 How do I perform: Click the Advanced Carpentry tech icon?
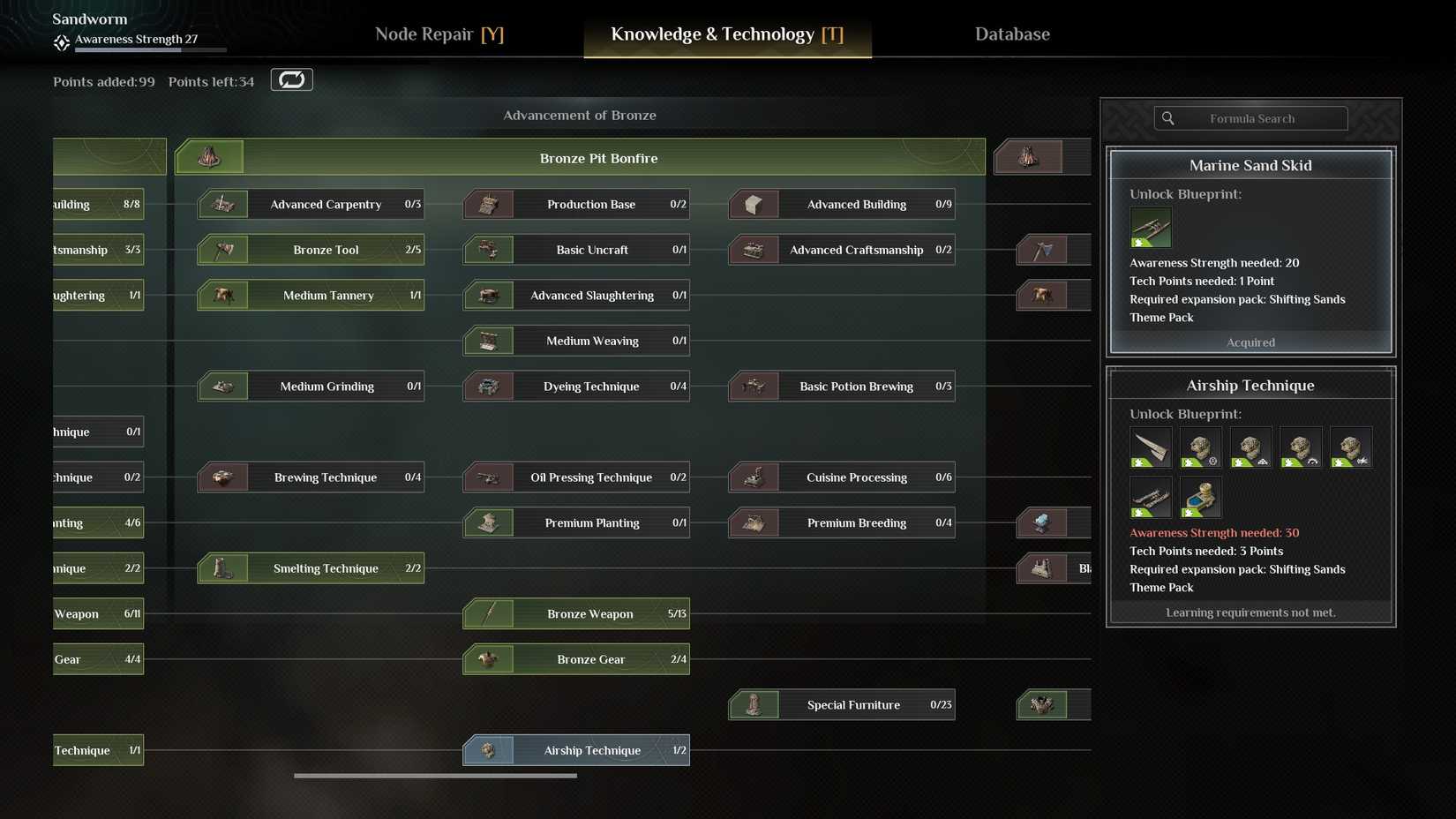point(223,204)
